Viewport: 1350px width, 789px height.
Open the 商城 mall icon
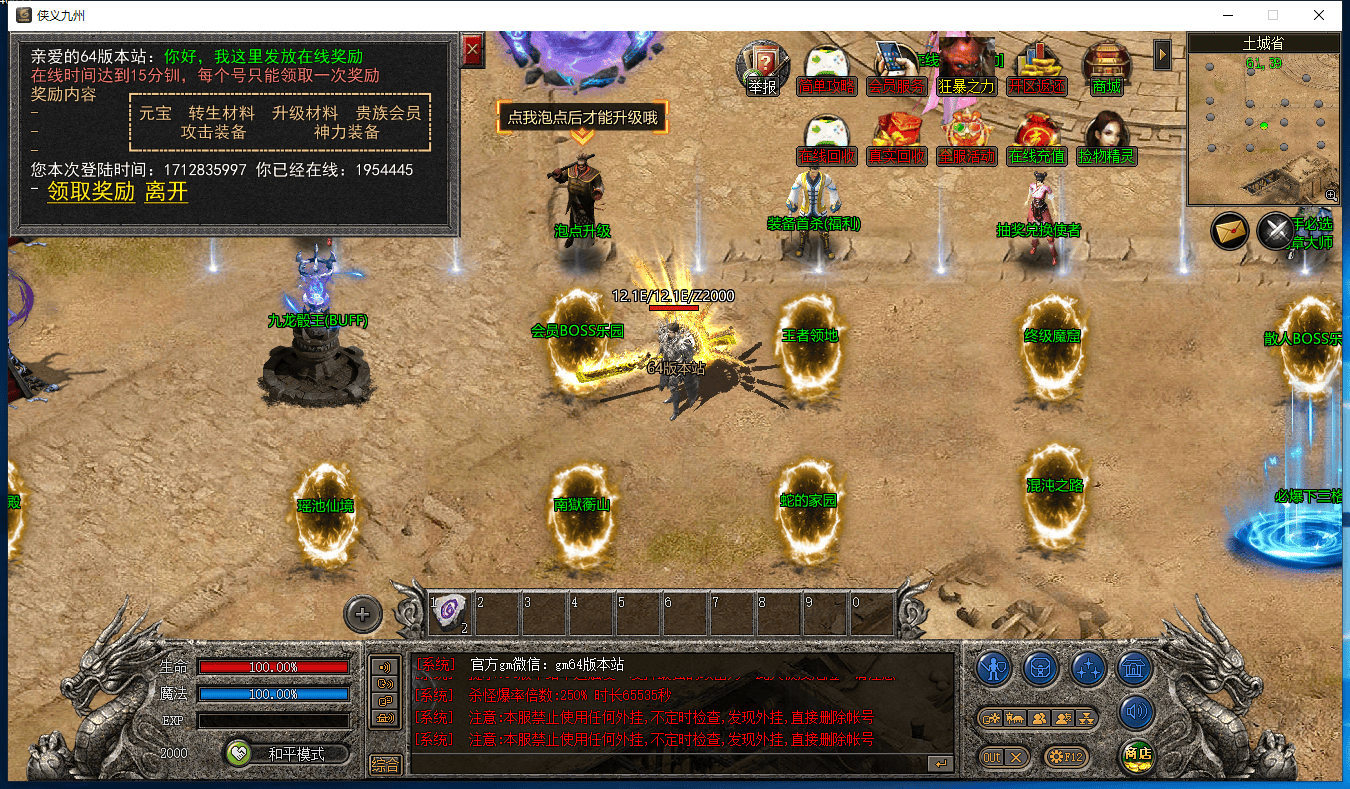(1106, 68)
